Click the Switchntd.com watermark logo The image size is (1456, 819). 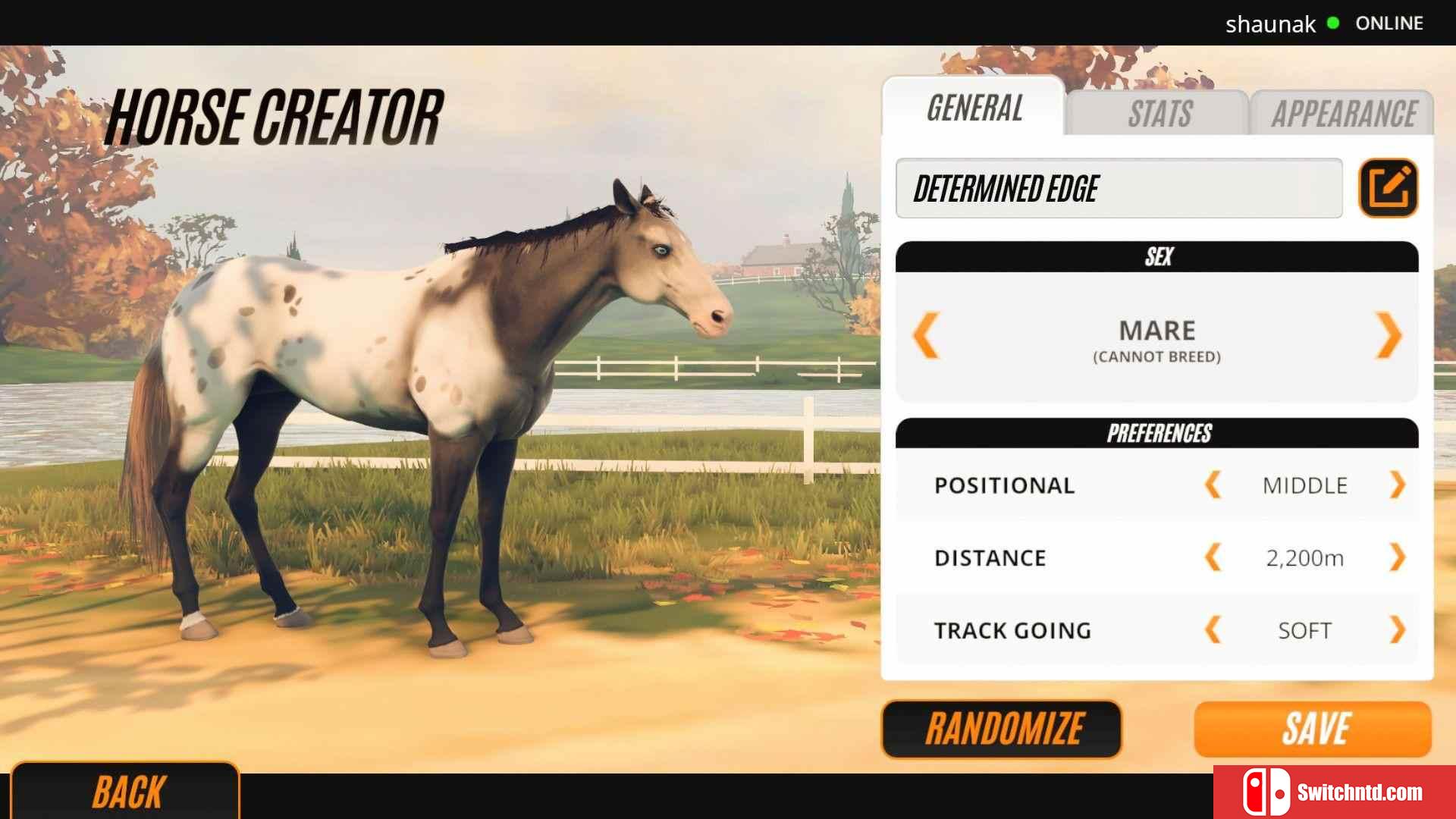[x=1335, y=792]
